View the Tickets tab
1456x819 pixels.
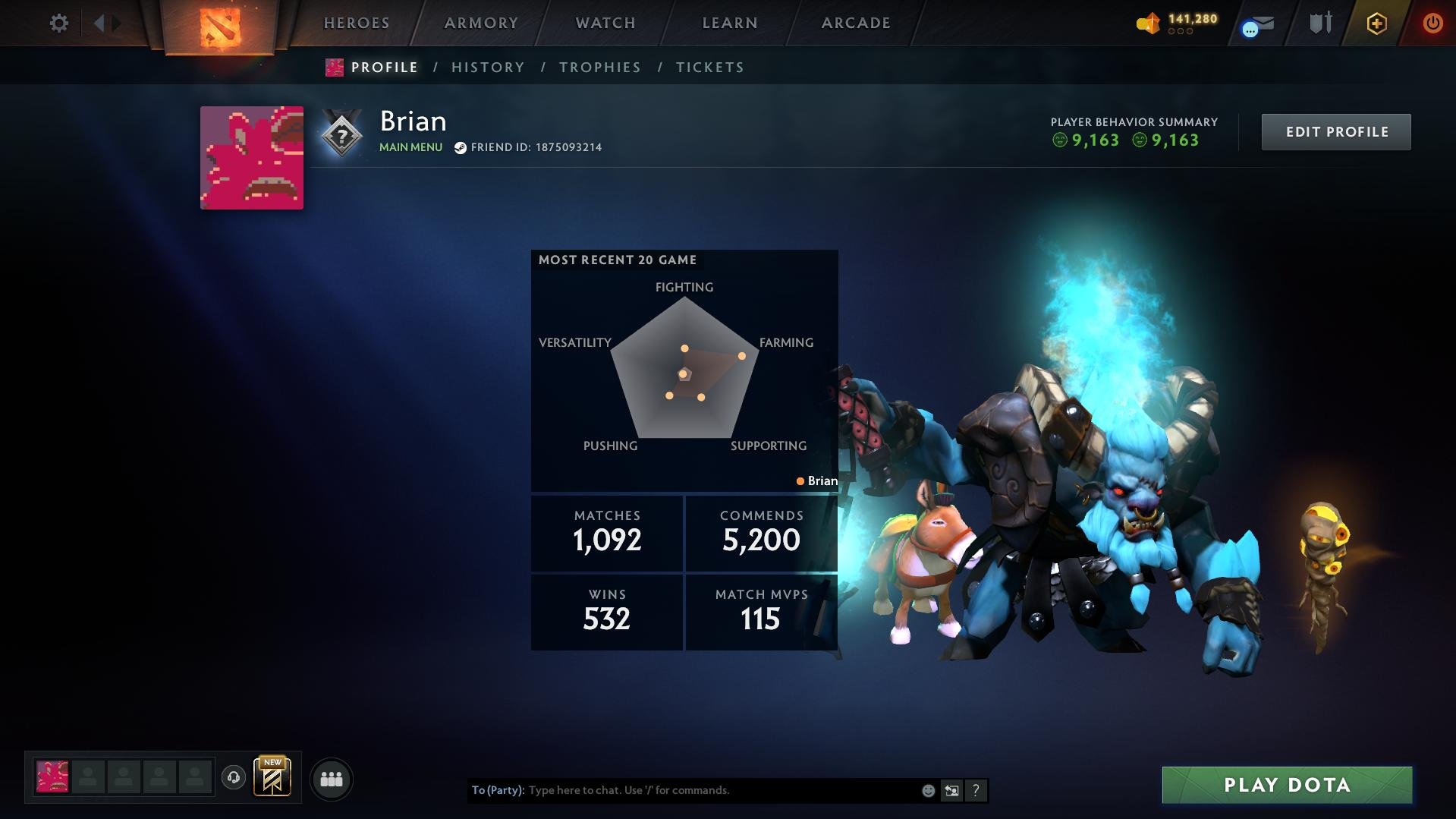click(710, 68)
